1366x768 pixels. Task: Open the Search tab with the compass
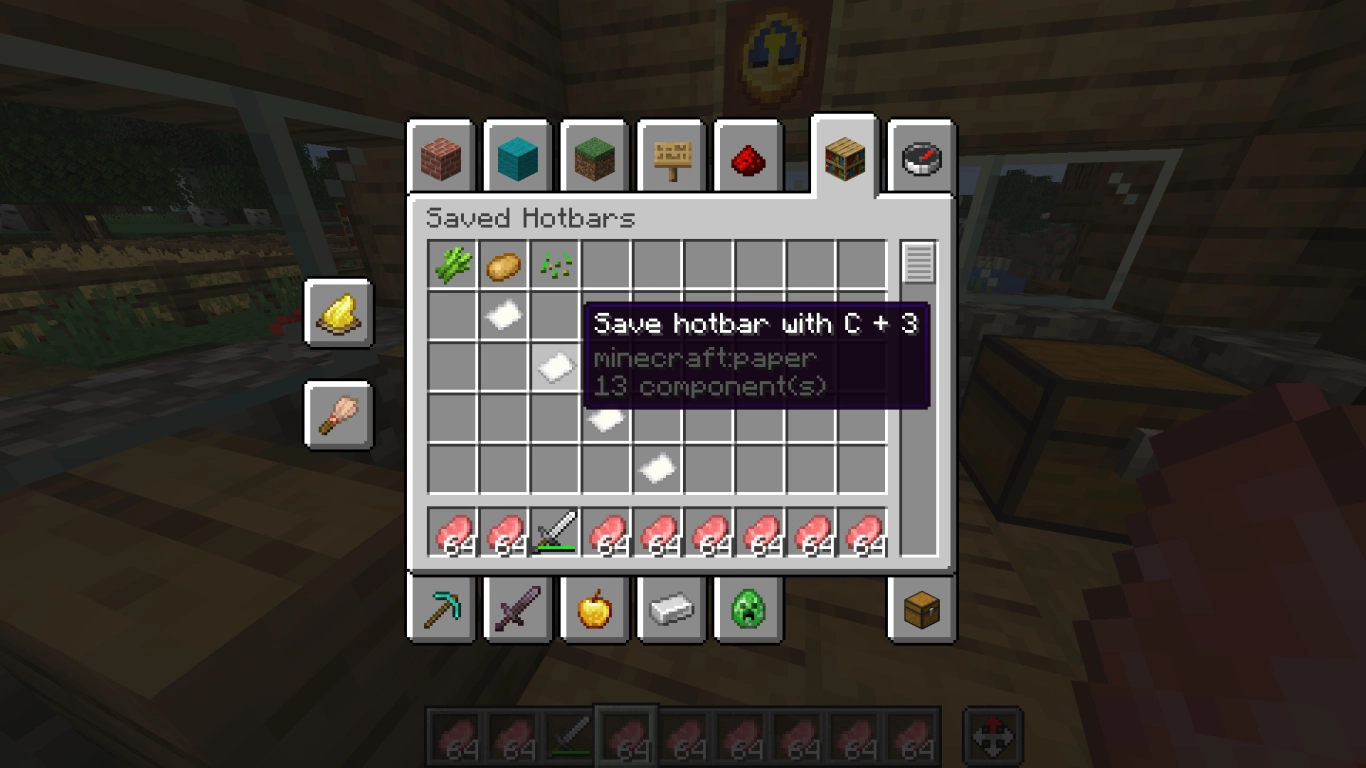click(x=919, y=157)
